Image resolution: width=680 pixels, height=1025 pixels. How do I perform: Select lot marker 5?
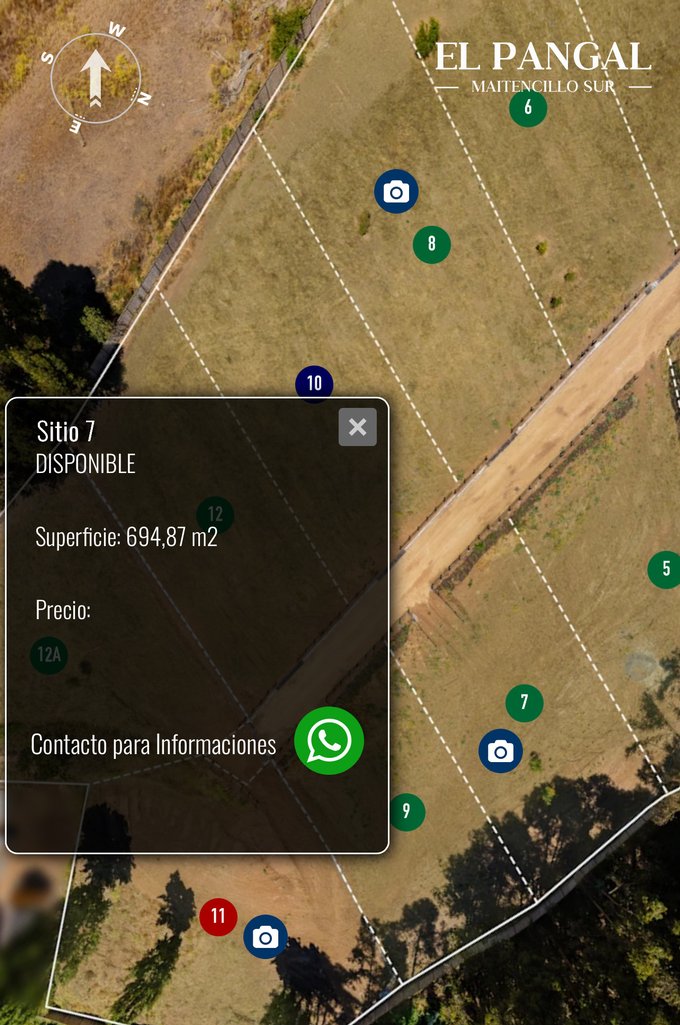665,569
